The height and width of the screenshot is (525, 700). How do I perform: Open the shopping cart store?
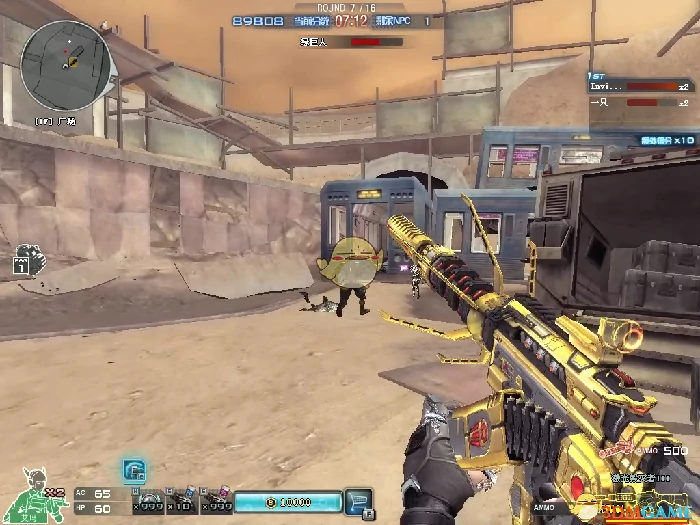(x=357, y=501)
